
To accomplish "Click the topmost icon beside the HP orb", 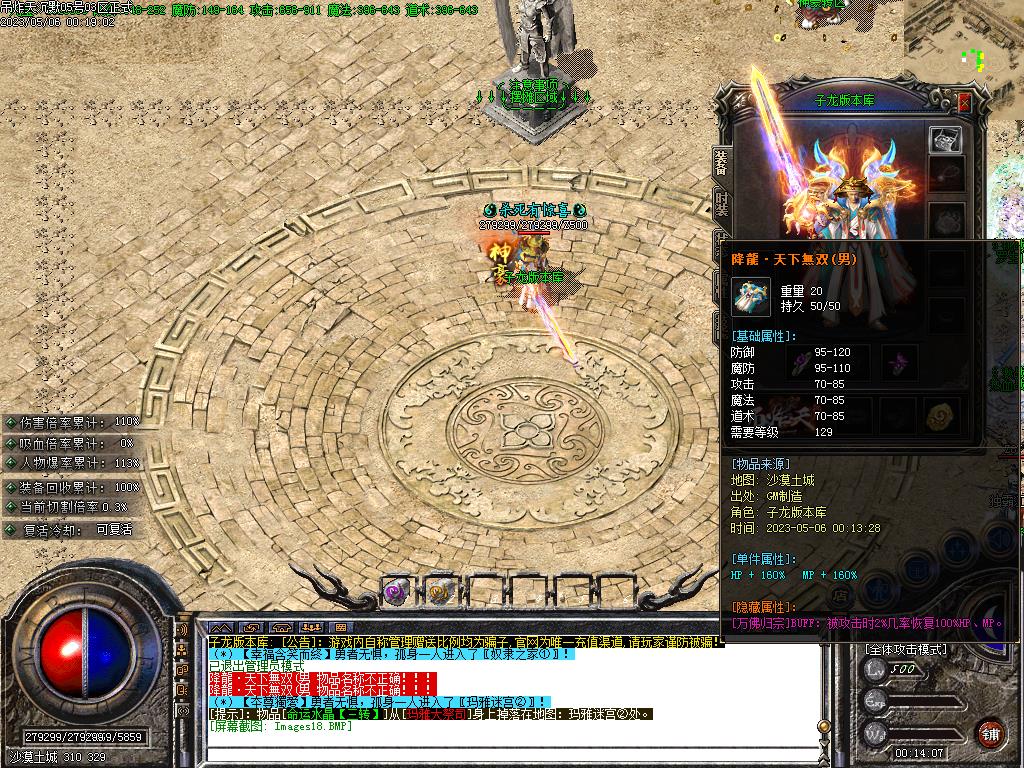I will pyautogui.click(x=181, y=631).
